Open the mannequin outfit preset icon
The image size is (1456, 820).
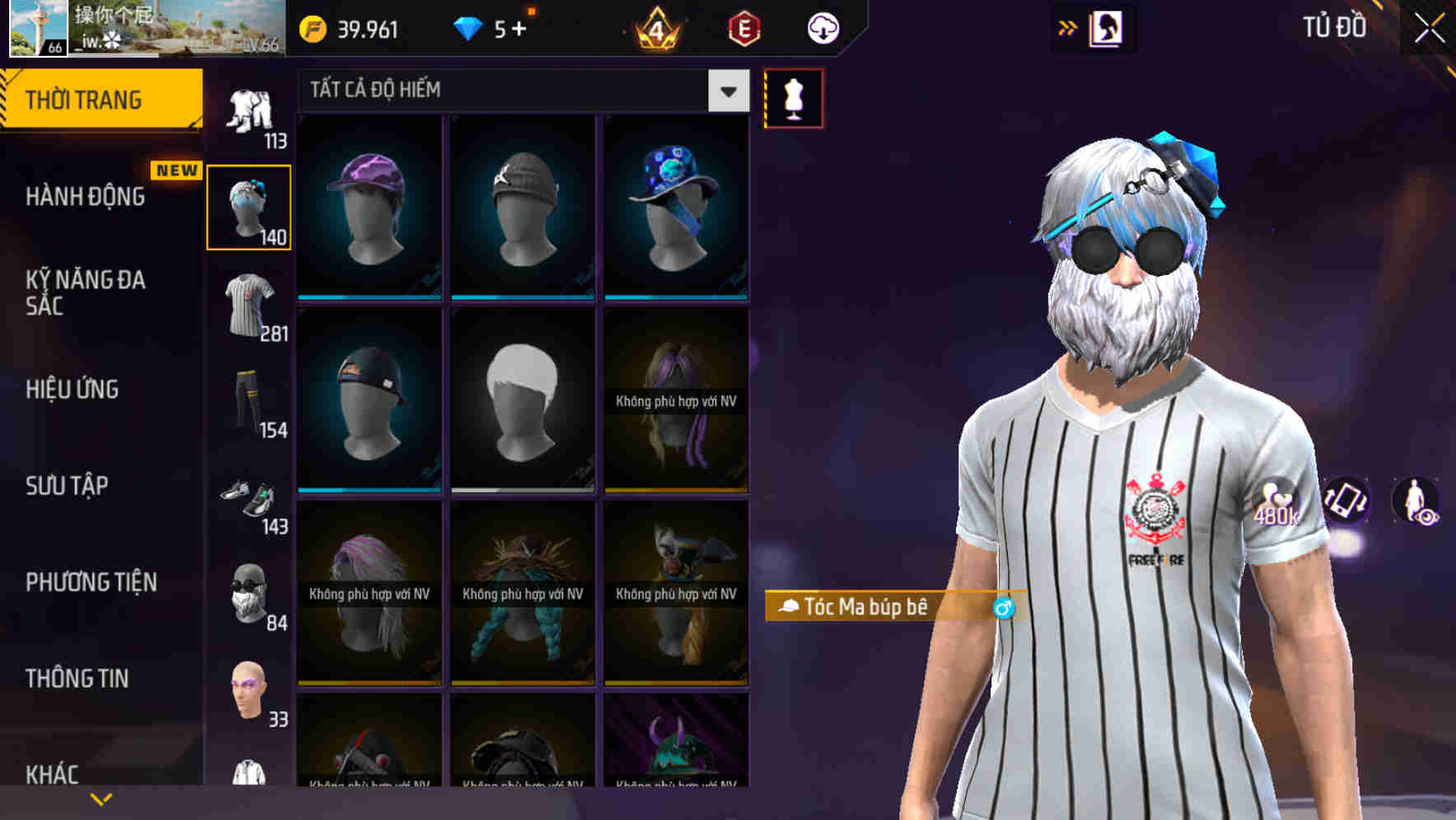coord(793,97)
